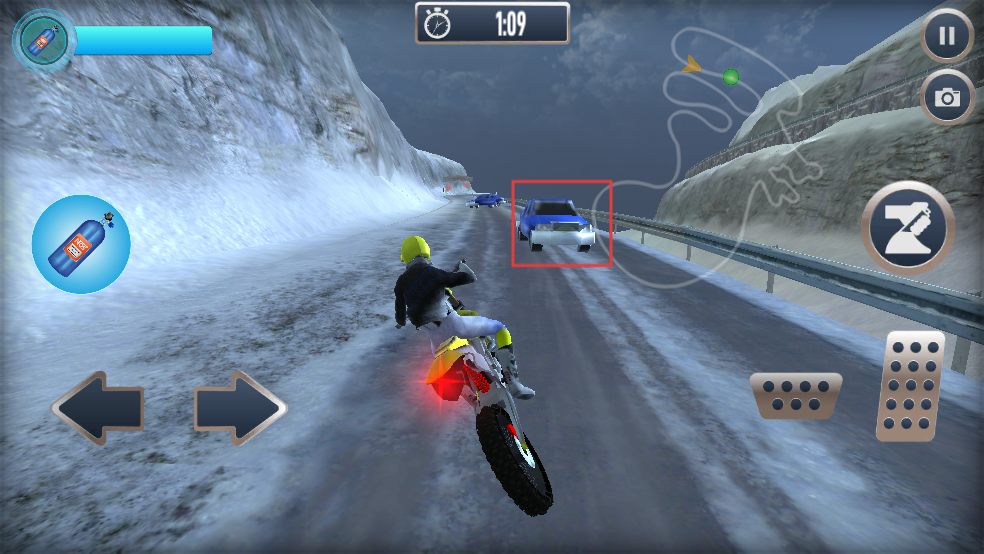Trigger the round stunt button
The image size is (984, 554).
click(908, 227)
